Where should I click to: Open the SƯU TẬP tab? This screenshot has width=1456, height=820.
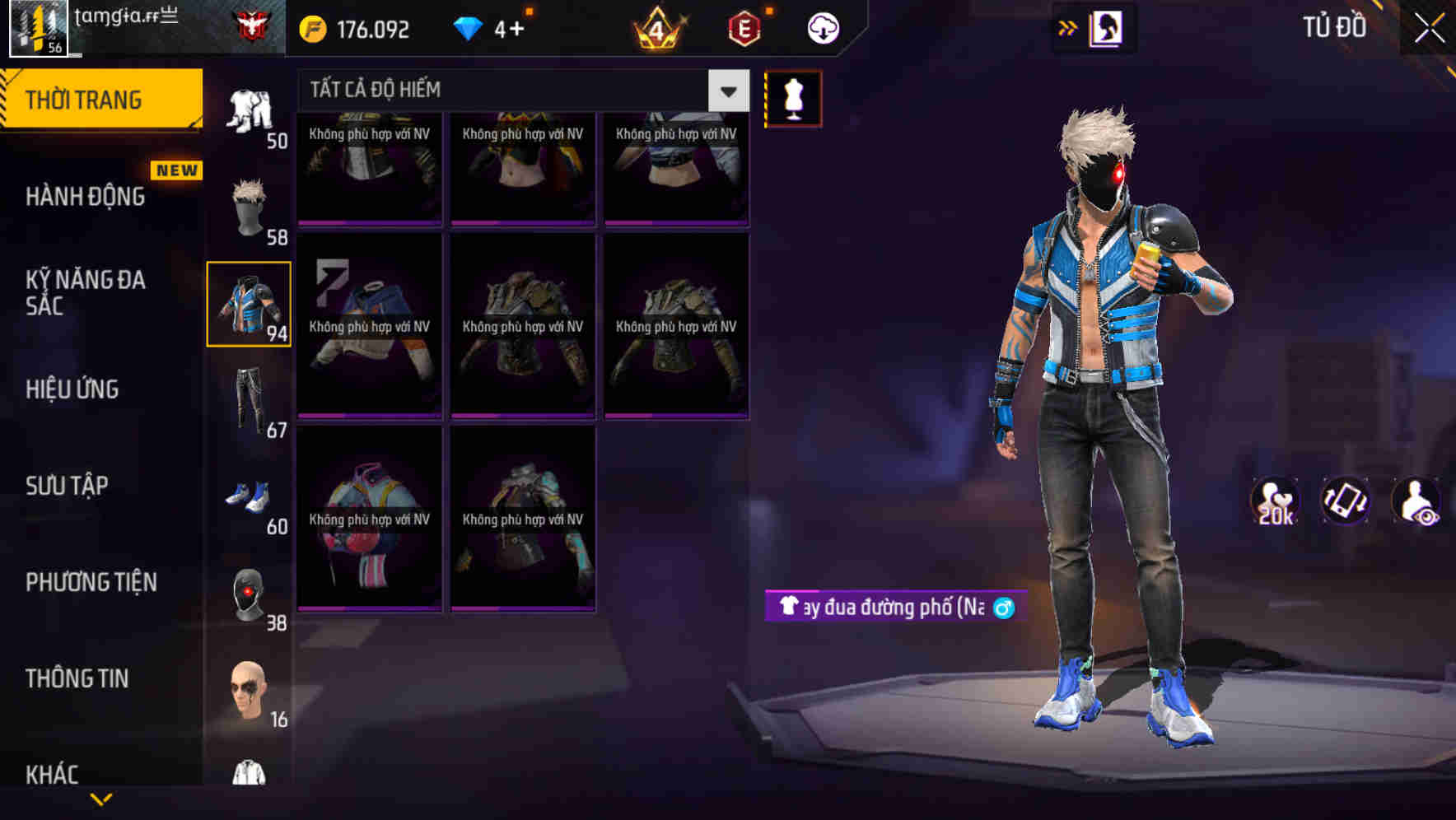coord(68,486)
